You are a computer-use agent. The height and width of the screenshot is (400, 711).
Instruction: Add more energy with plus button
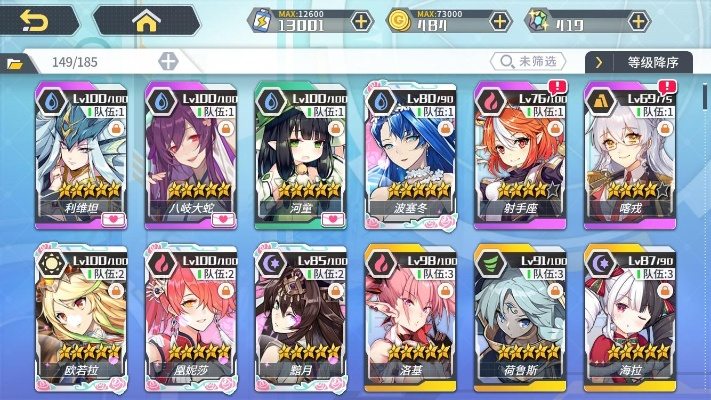point(361,20)
